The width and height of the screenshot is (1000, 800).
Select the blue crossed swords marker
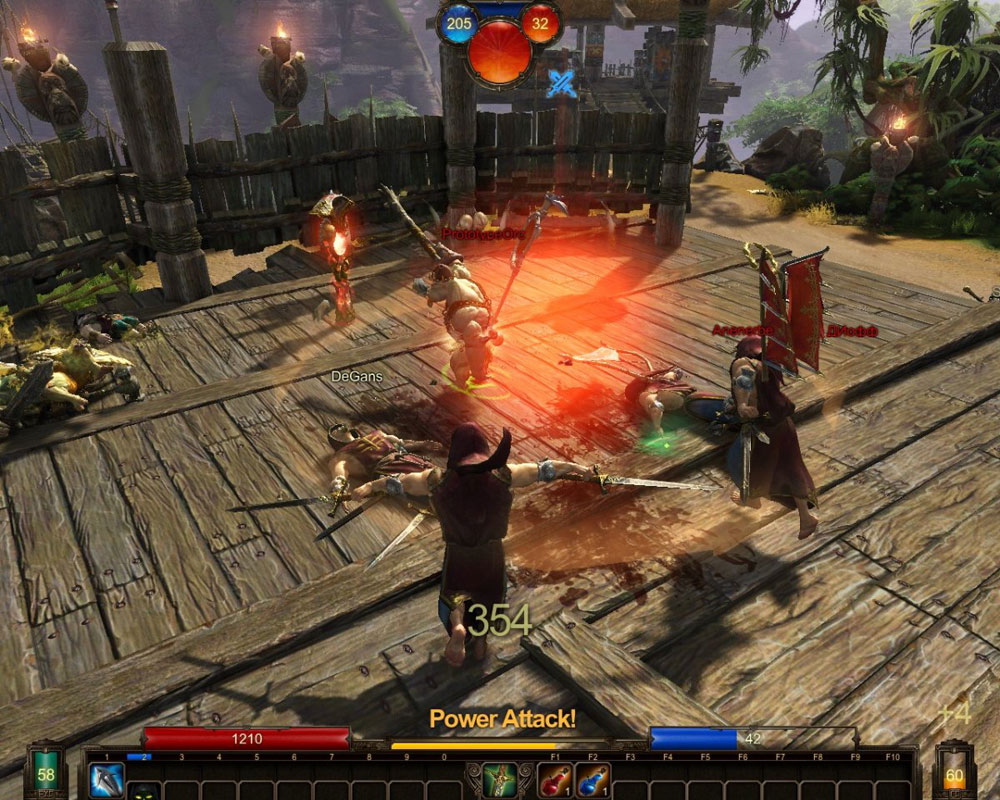click(560, 84)
